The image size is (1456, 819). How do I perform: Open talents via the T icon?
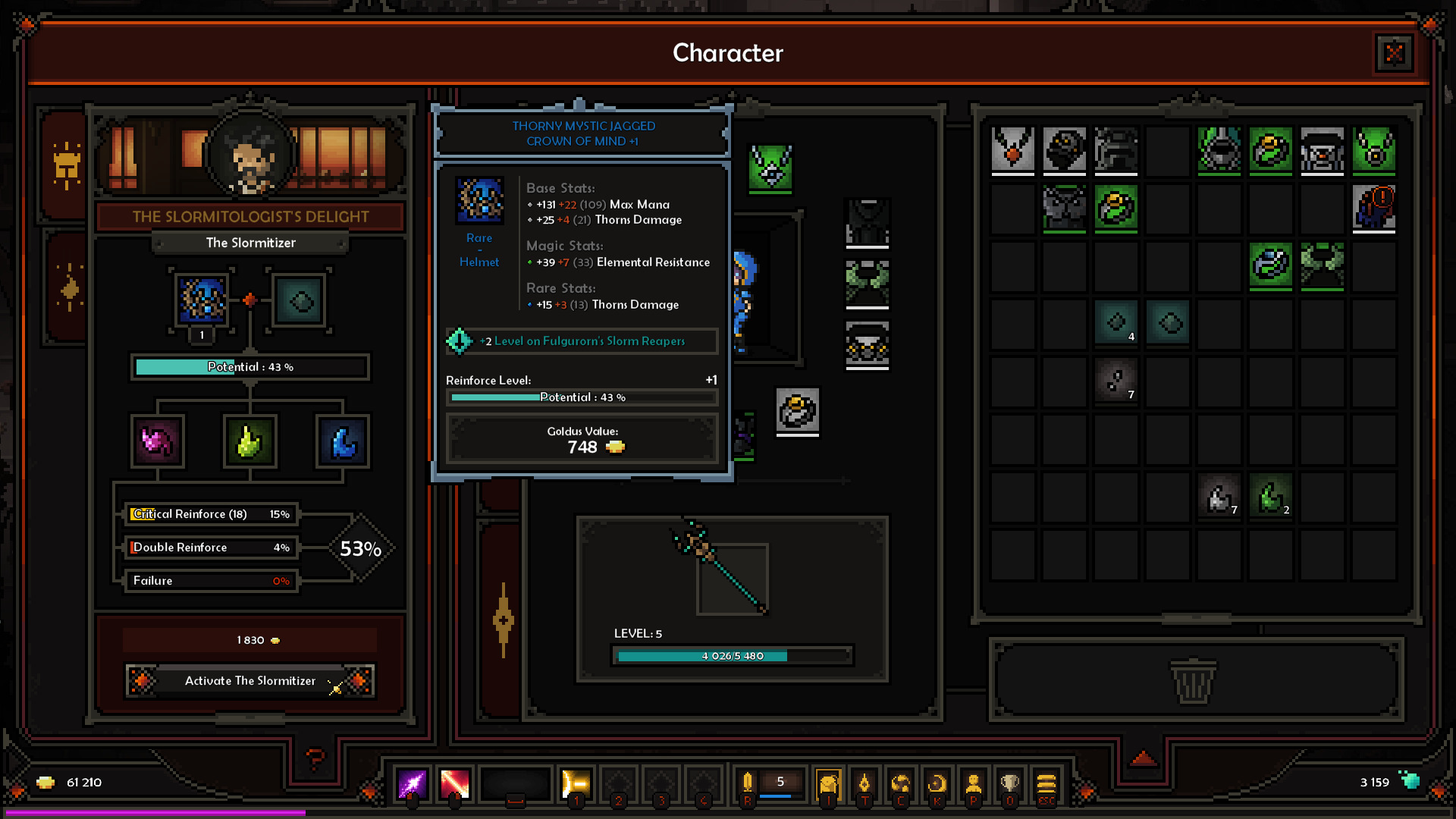point(865,783)
